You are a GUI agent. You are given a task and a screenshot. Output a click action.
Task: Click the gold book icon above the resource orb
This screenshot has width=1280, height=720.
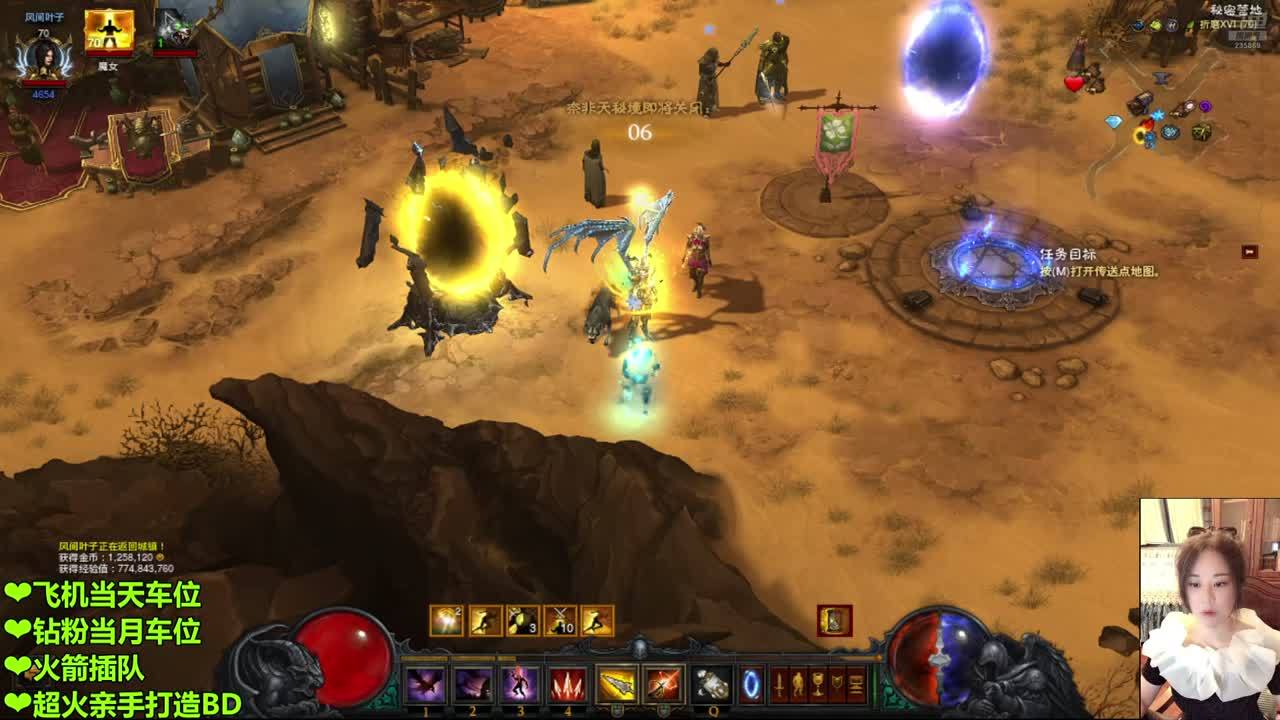(834, 621)
